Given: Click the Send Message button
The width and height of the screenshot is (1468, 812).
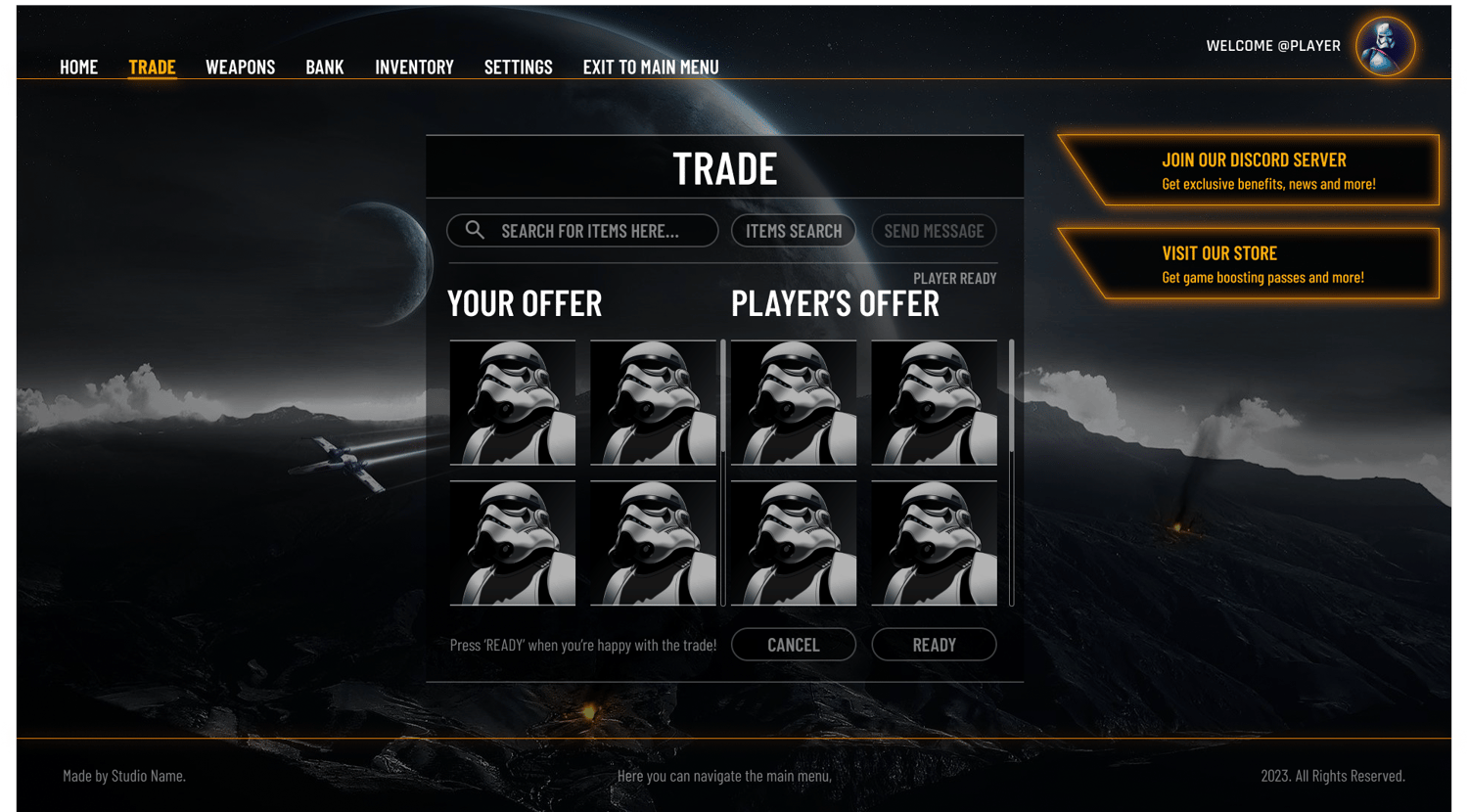Looking at the screenshot, I should tap(934, 231).
